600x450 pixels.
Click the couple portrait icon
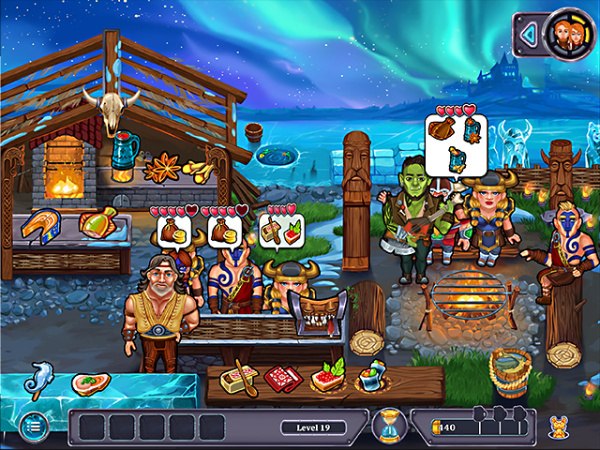point(564,34)
